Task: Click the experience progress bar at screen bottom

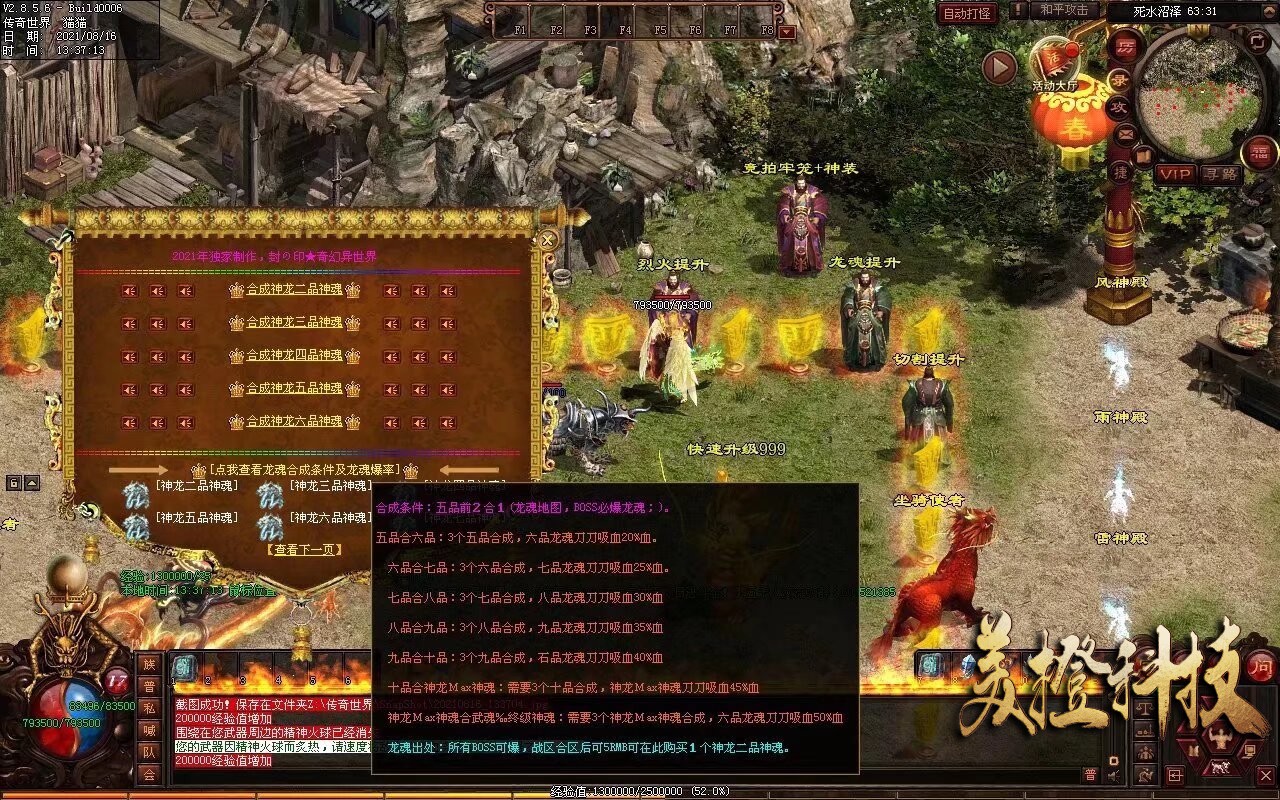Action: pos(640,789)
